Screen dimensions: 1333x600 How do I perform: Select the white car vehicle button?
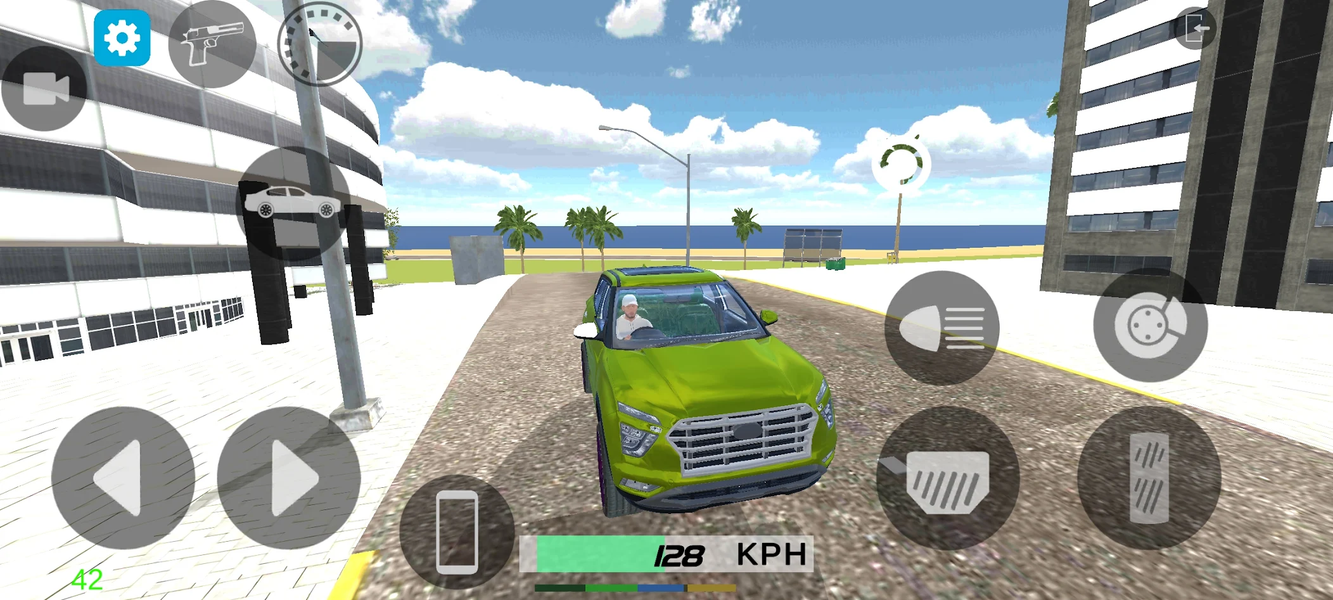coord(293,203)
